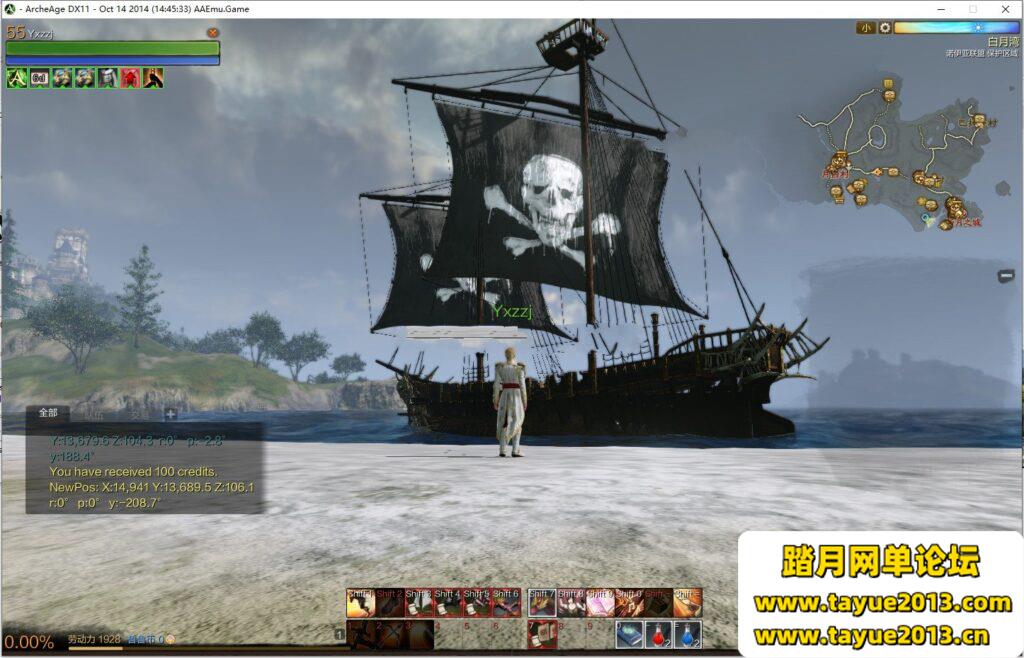Activate the Shift 7 skill slot

tap(542, 603)
